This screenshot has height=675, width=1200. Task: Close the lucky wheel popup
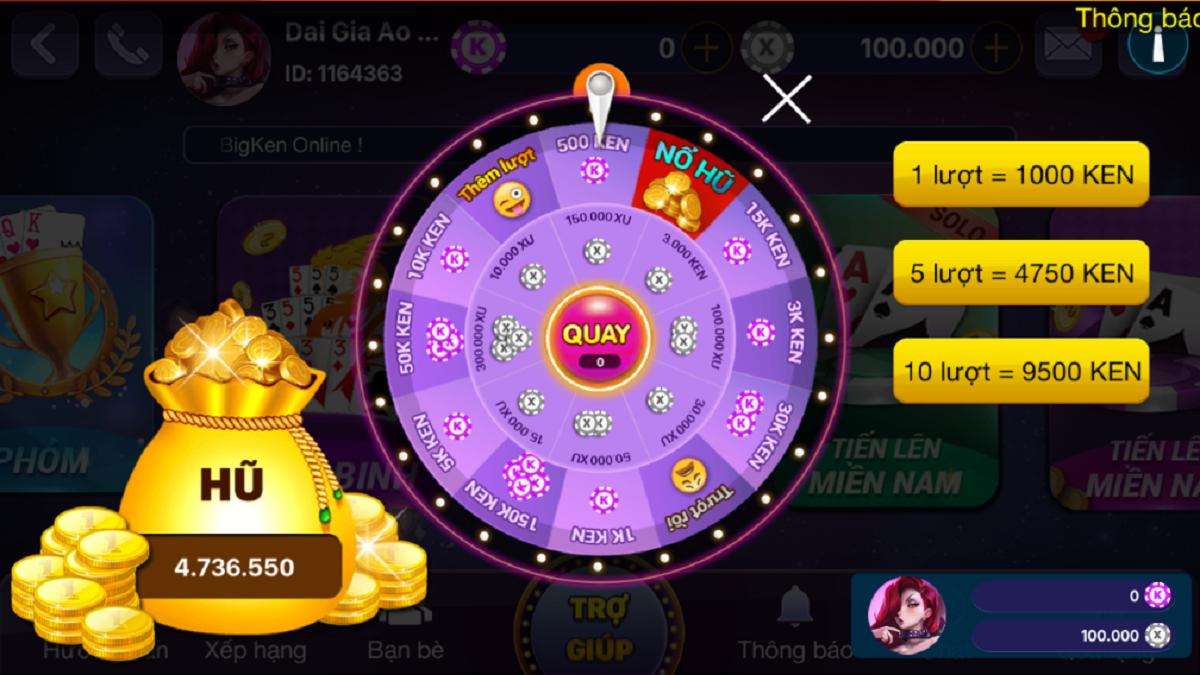[x=787, y=98]
